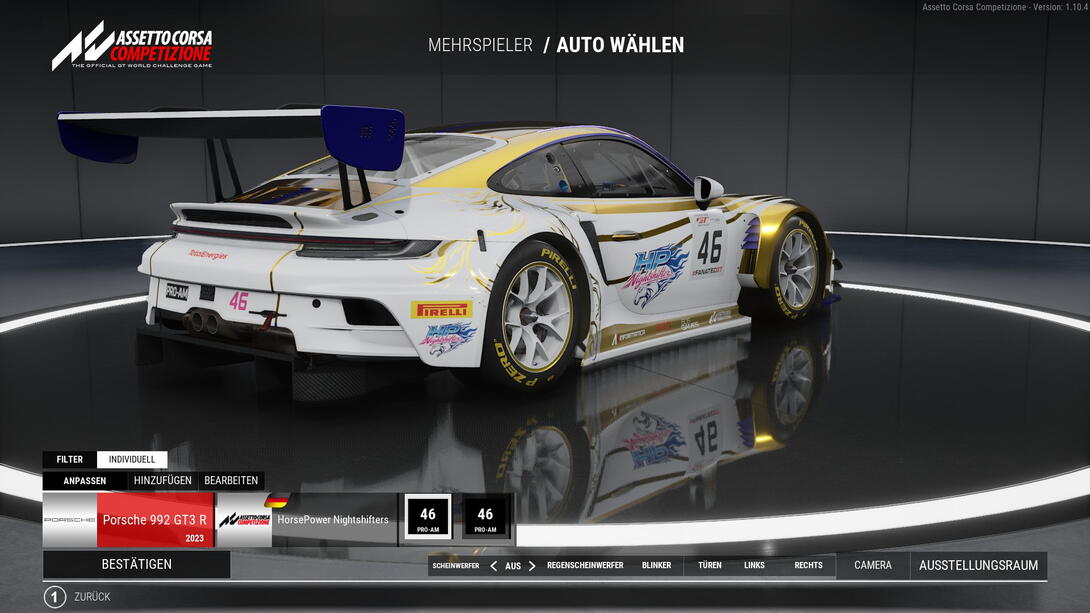Click the right arrow for Scheinwerfer
The height and width of the screenshot is (613, 1090).
click(532, 566)
